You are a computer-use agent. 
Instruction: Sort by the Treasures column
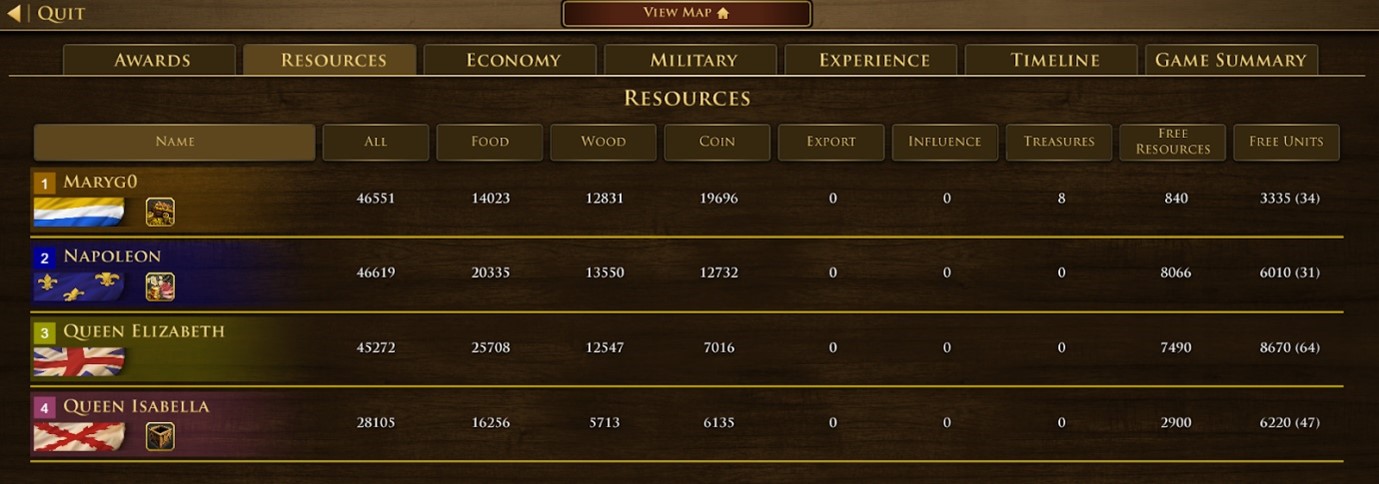click(1059, 142)
